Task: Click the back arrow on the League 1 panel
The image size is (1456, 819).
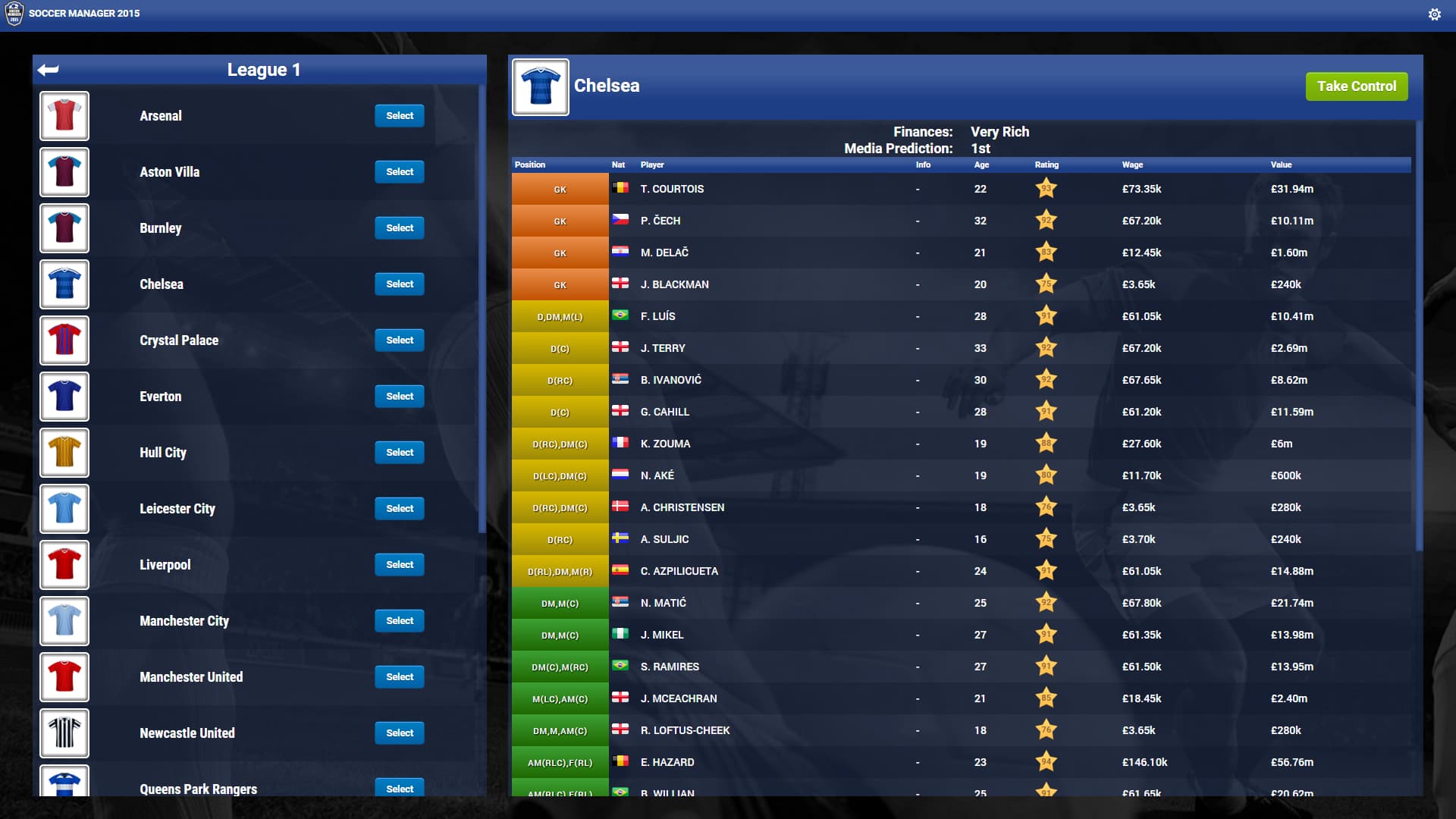Action: click(48, 70)
